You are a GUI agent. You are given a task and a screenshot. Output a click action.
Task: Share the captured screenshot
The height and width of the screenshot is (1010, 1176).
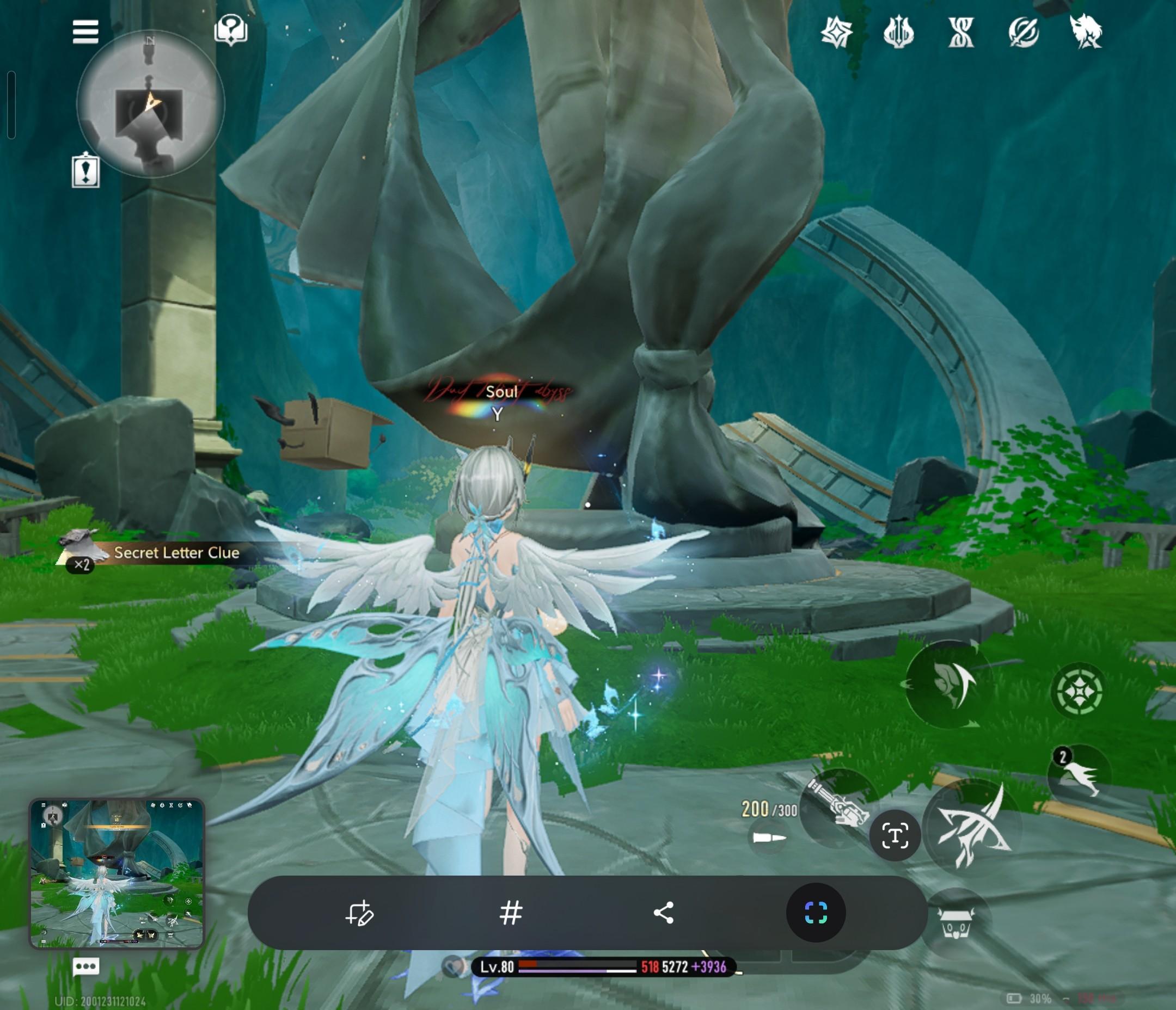click(x=664, y=913)
